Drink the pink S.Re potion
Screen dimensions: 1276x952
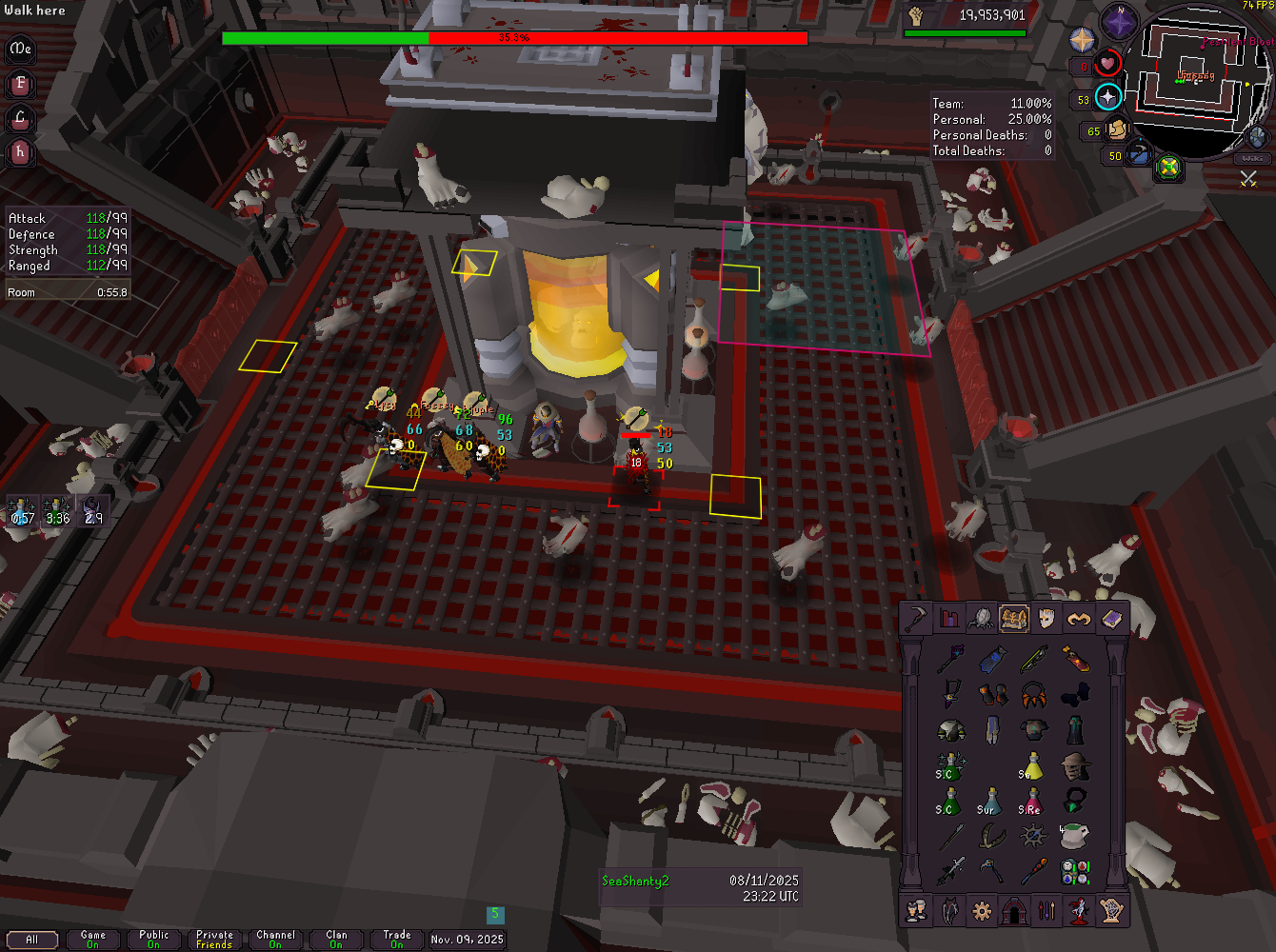point(1033,803)
